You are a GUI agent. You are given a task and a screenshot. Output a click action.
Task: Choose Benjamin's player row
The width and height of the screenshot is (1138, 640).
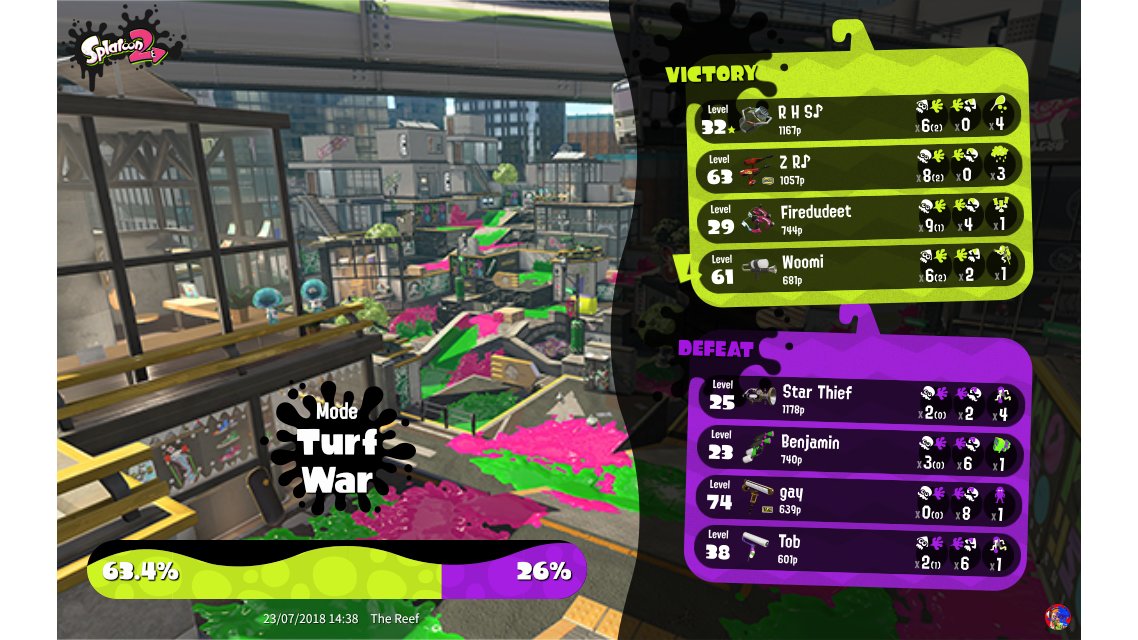click(x=858, y=449)
